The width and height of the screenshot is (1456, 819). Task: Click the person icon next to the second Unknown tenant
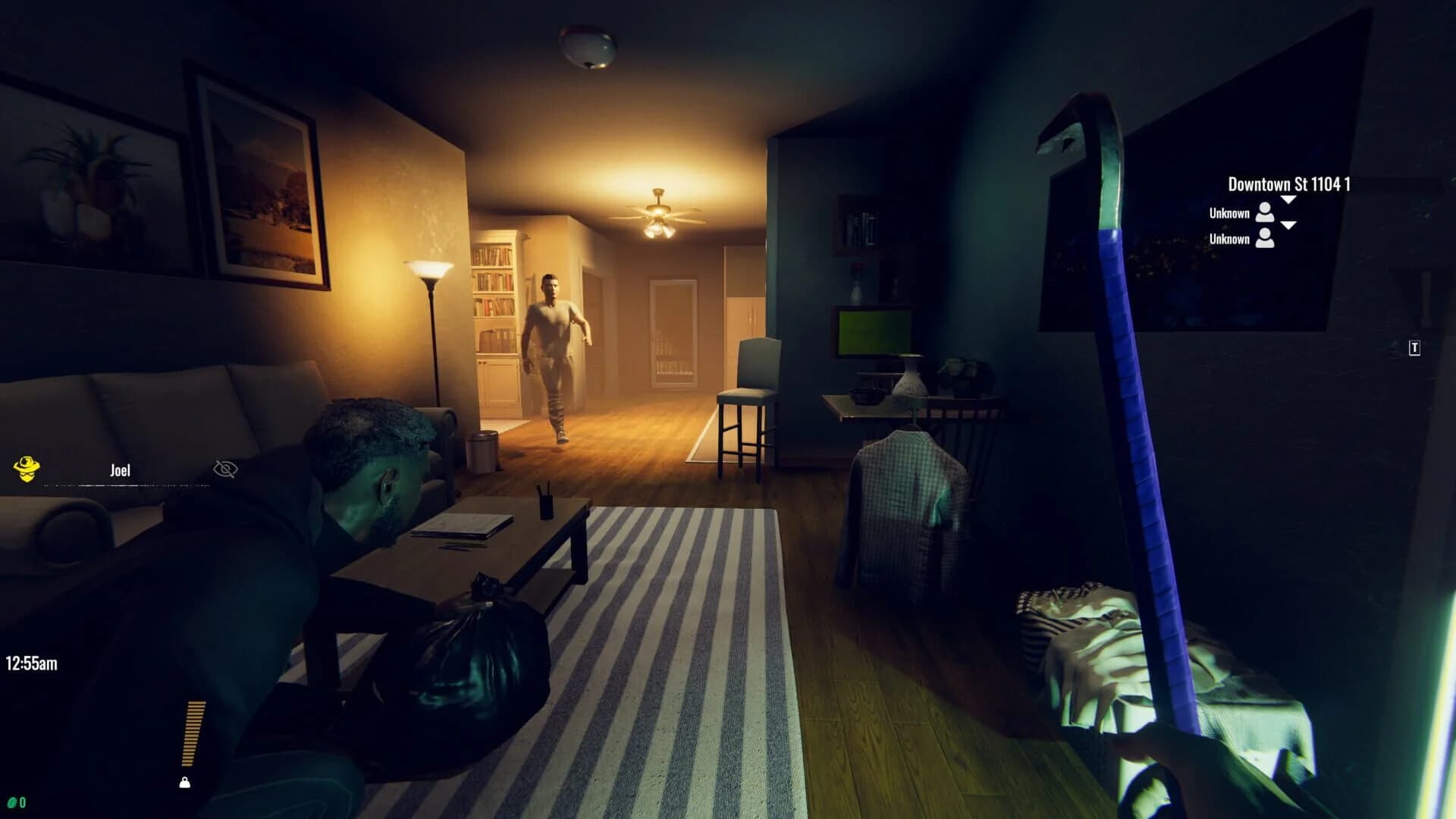click(1264, 238)
